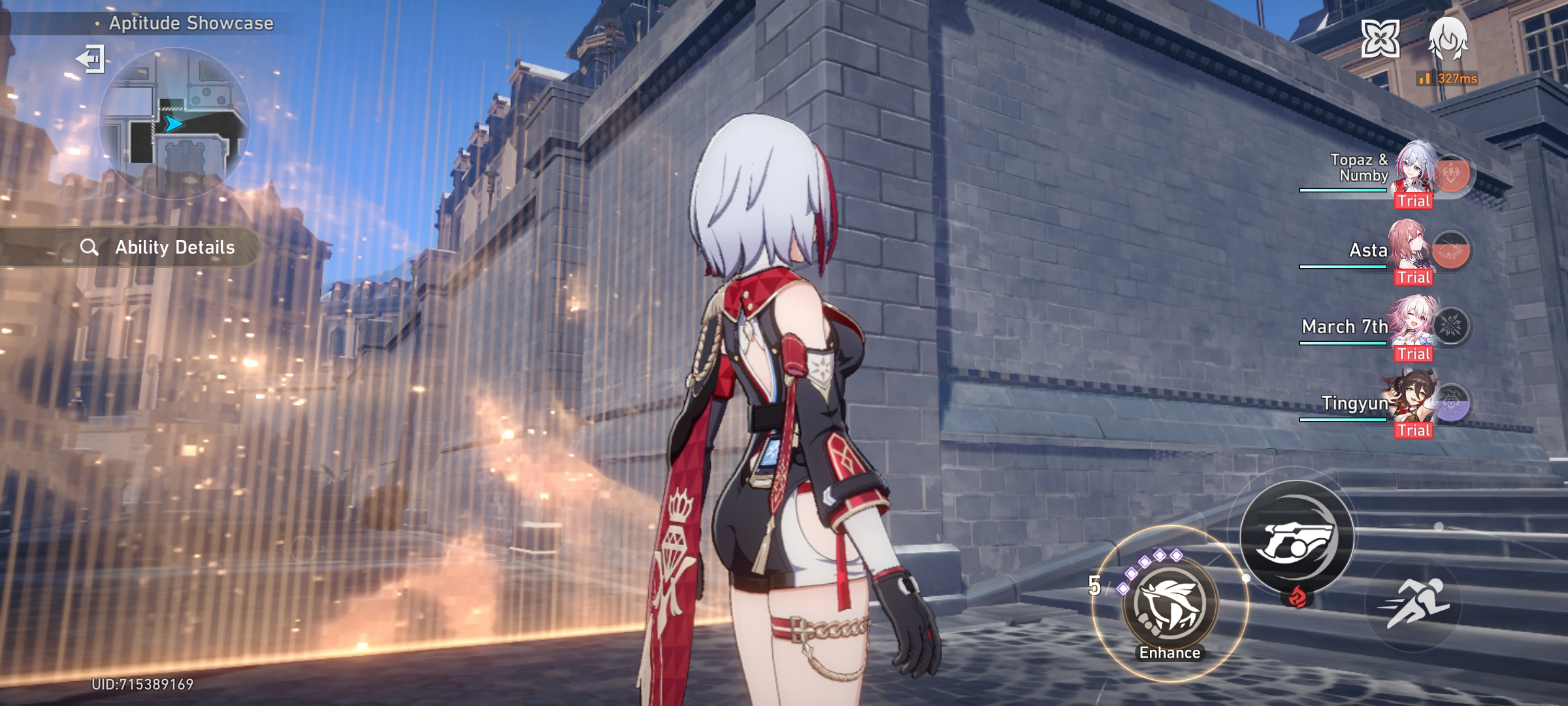Exit the Aptitude Showcase via the leave icon
The height and width of the screenshot is (706, 1568).
tap(91, 59)
